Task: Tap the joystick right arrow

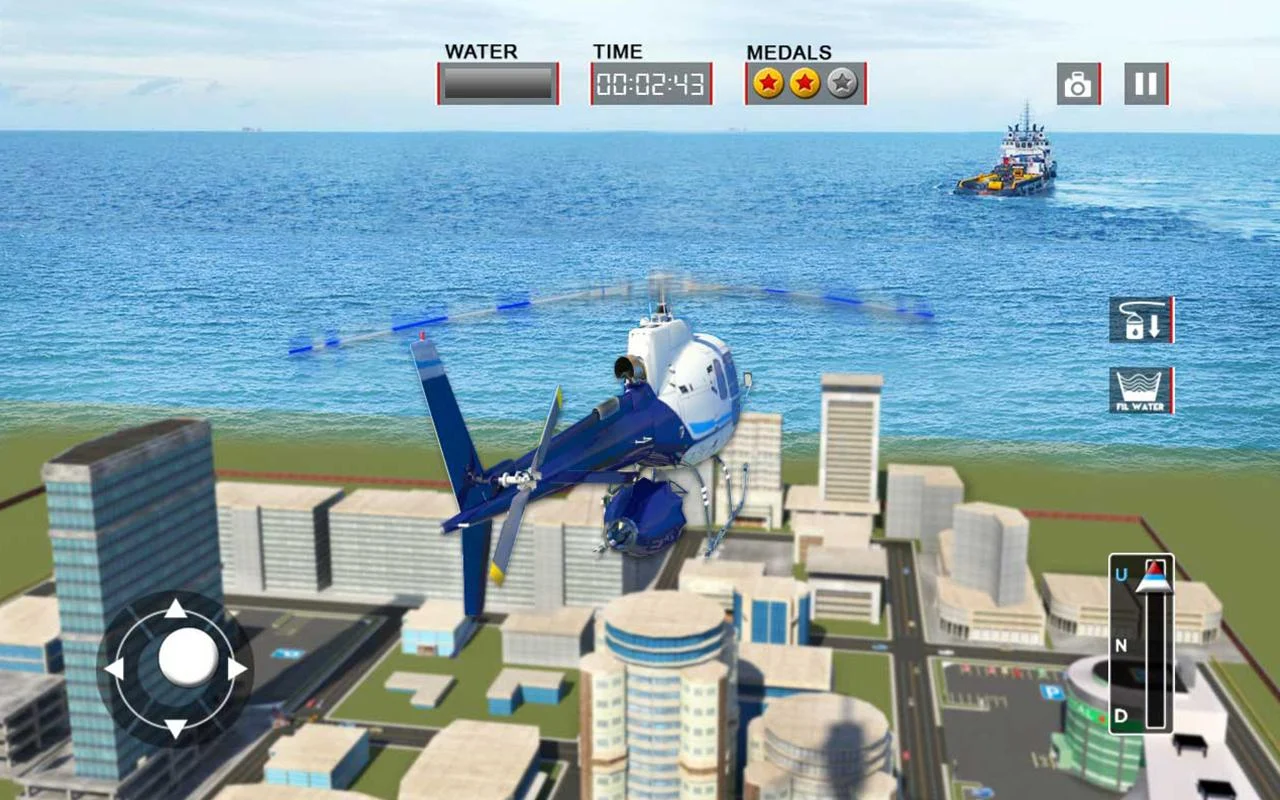Action: point(237,670)
